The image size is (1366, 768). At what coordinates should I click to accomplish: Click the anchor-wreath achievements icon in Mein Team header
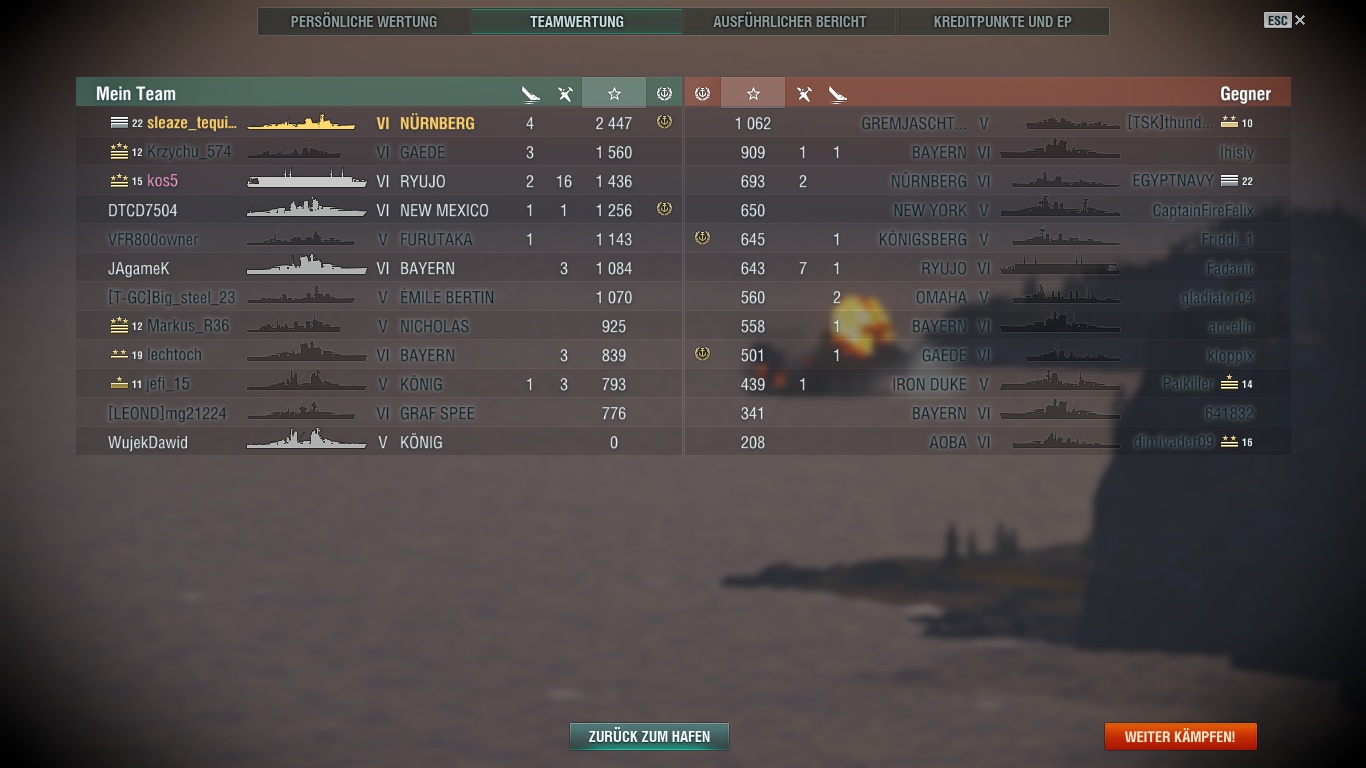[663, 92]
